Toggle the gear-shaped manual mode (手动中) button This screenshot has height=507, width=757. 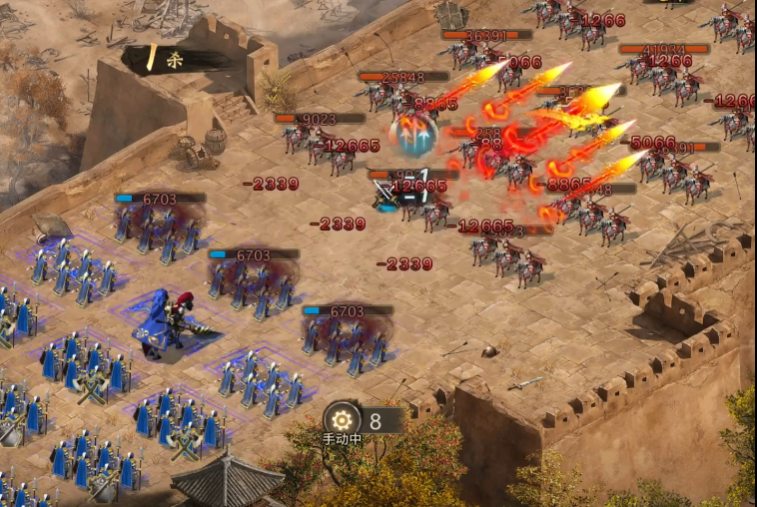point(343,420)
